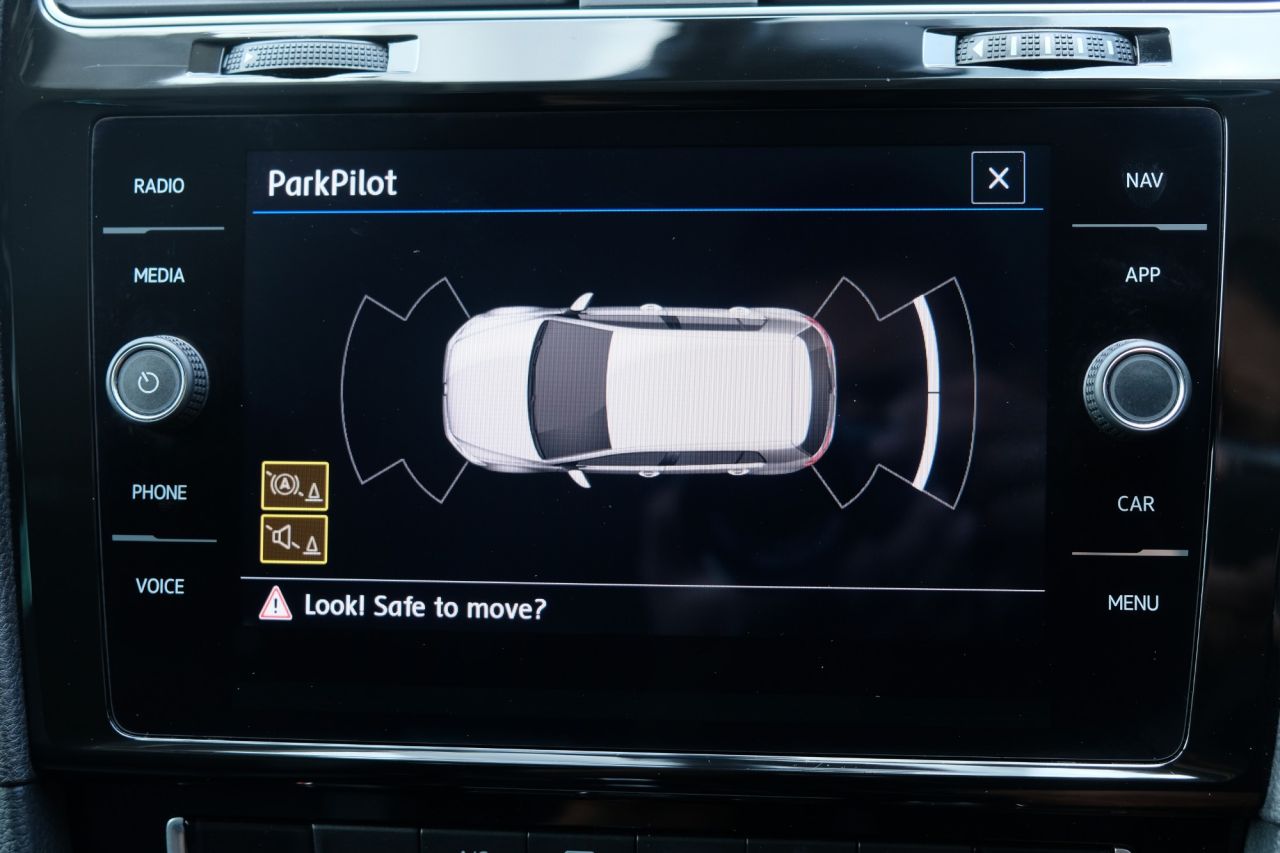1280x853 pixels.
Task: Open the PHONE menu
Action: click(159, 492)
